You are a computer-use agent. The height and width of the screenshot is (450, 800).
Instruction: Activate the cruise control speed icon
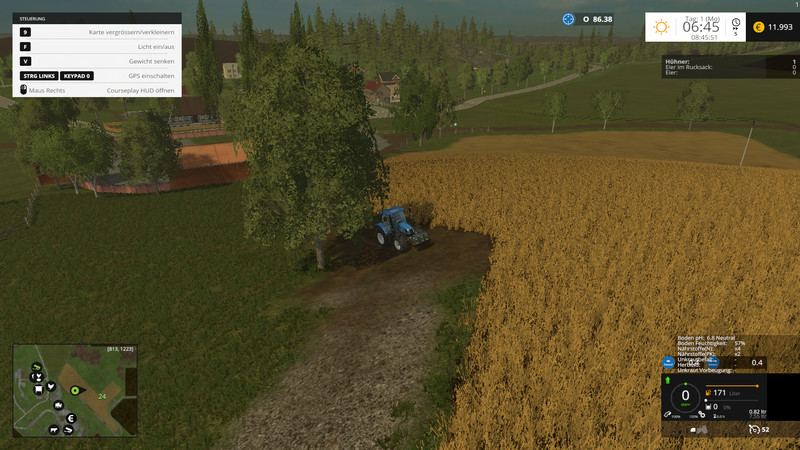click(x=753, y=429)
